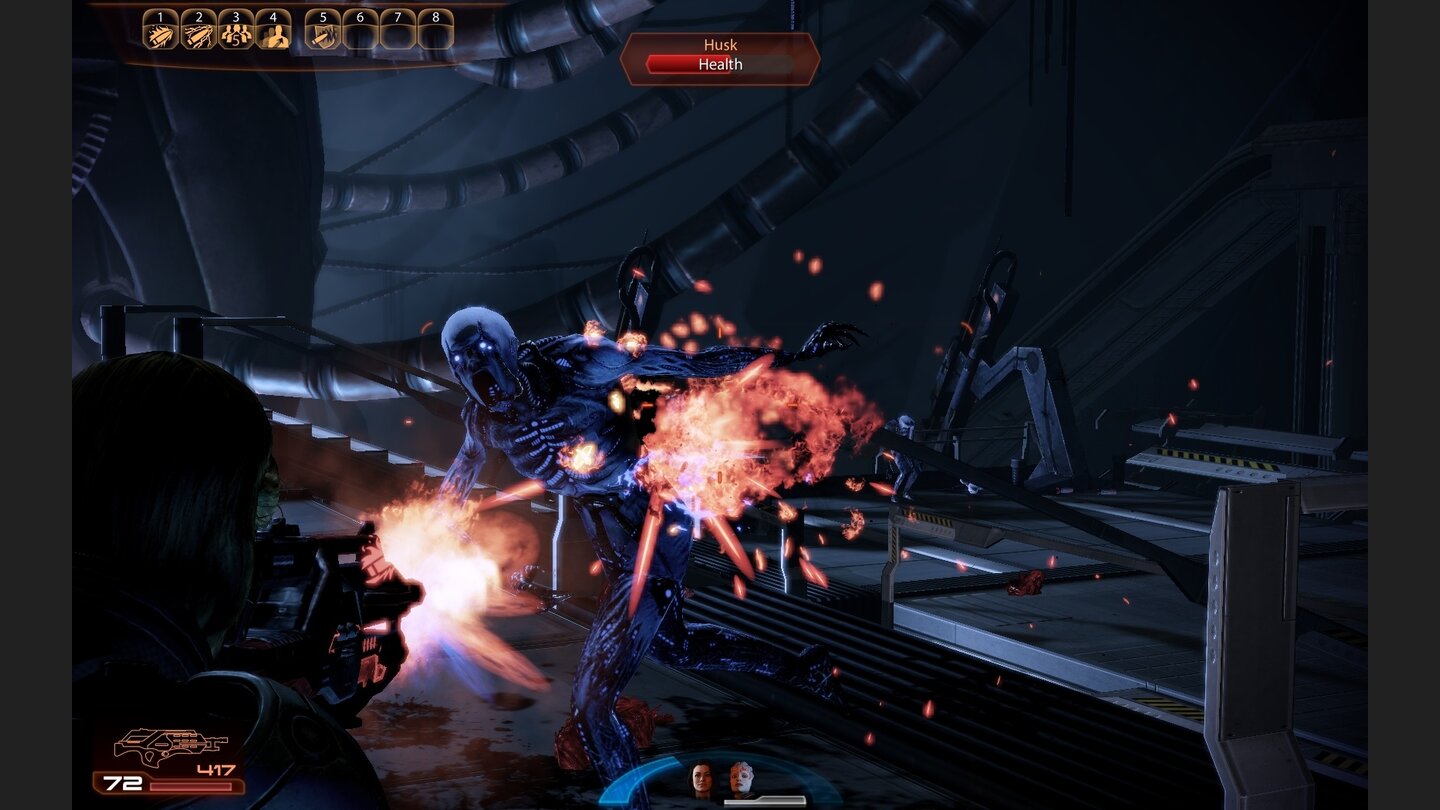Image resolution: width=1440 pixels, height=810 pixels.
Task: Click the spare ammo count showing 417
Action: (215, 769)
